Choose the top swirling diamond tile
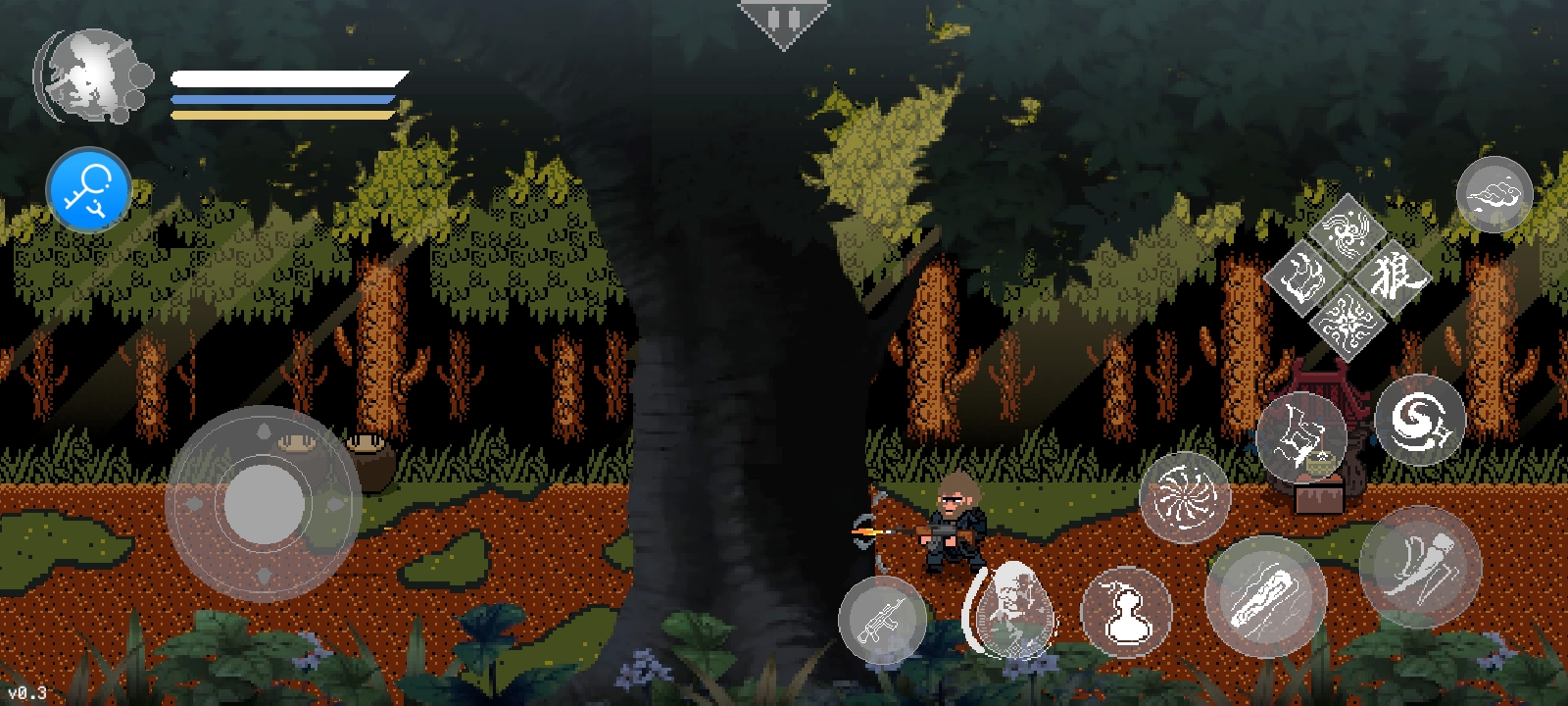This screenshot has height=706, width=1568. click(x=1347, y=229)
